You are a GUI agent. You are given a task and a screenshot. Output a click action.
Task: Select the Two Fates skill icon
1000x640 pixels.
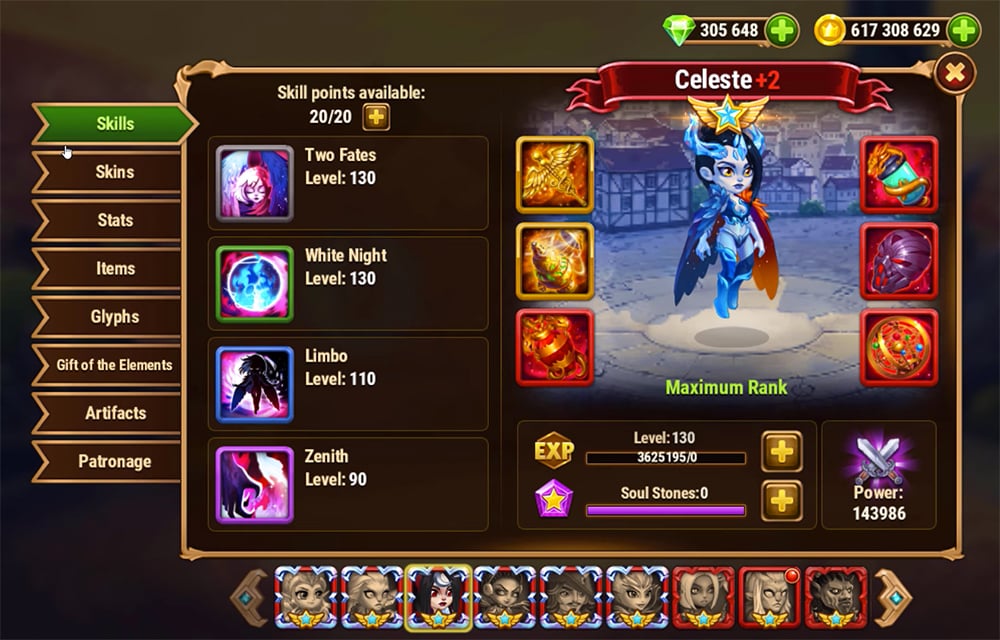[x=254, y=183]
